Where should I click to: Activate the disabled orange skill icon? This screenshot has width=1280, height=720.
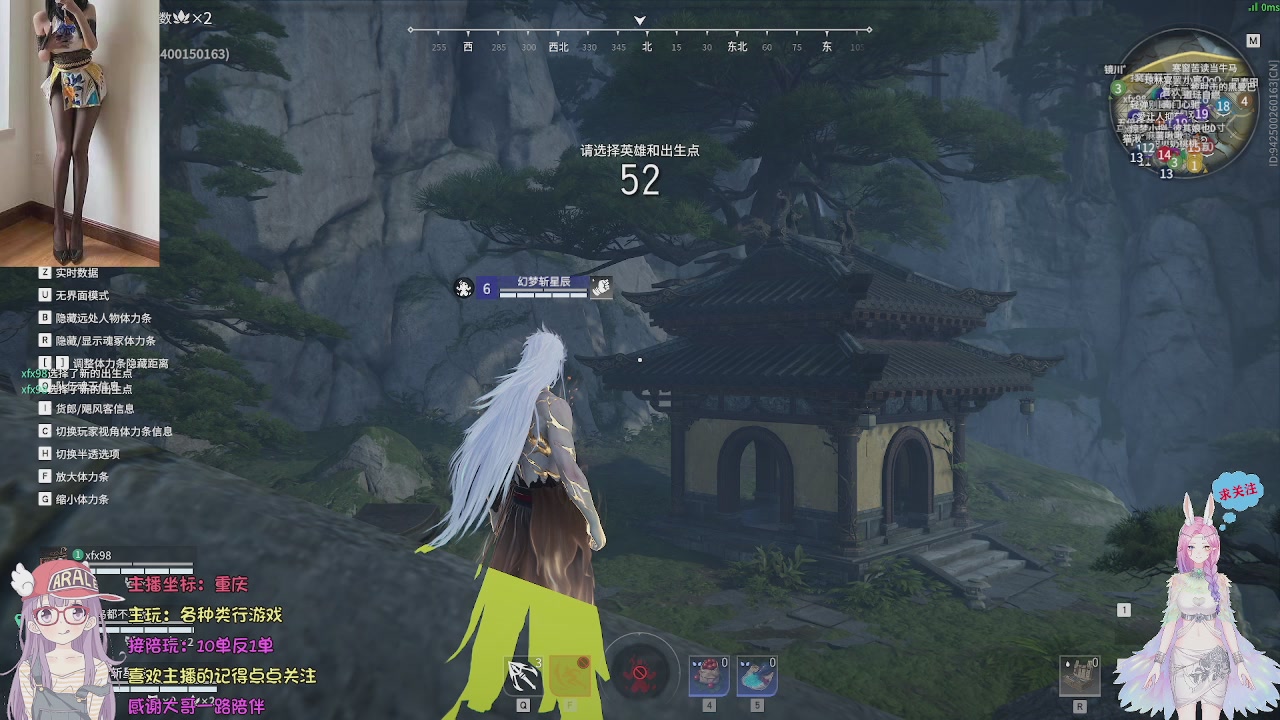[572, 675]
